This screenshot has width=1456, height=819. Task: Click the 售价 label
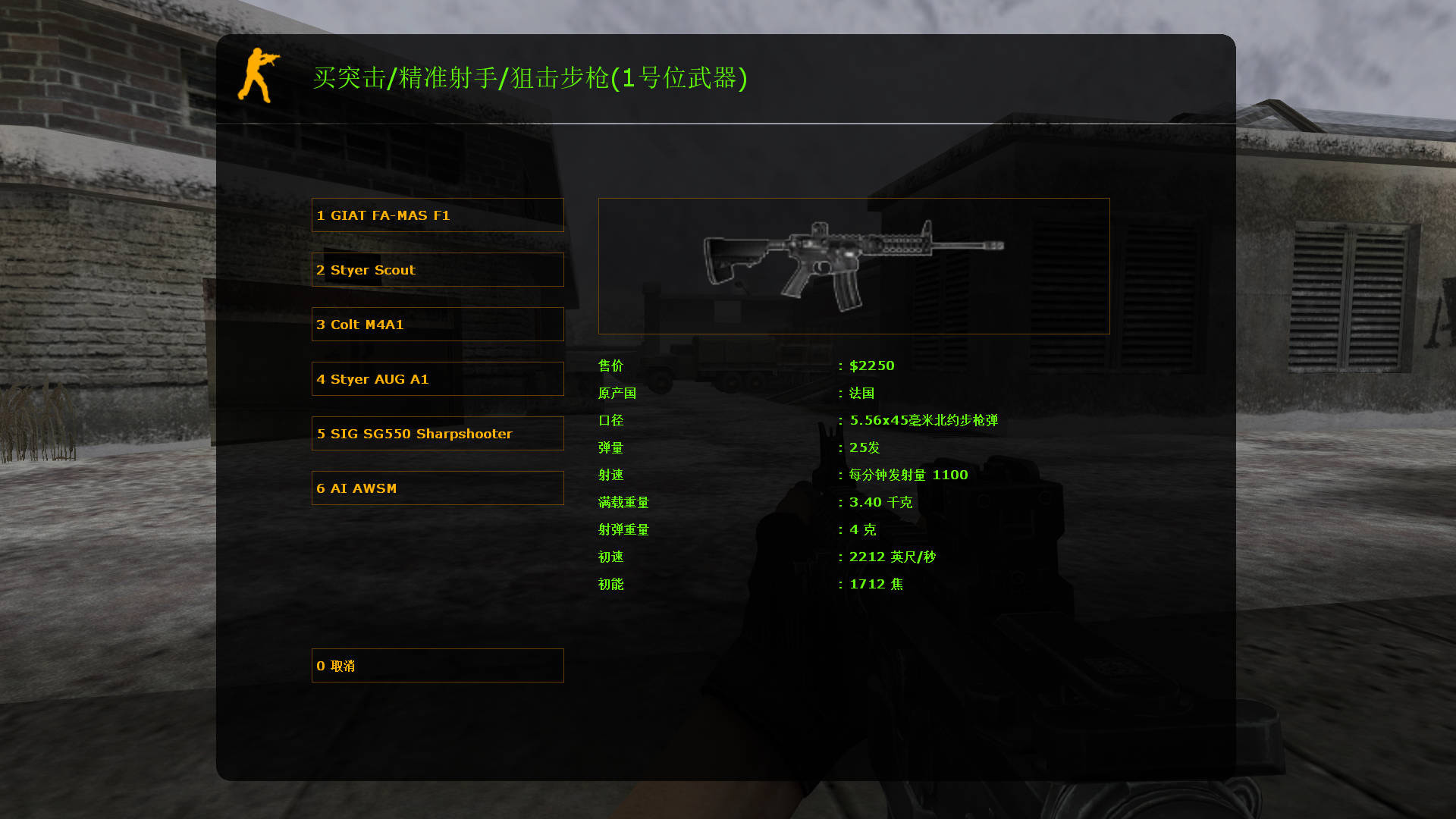coord(610,366)
